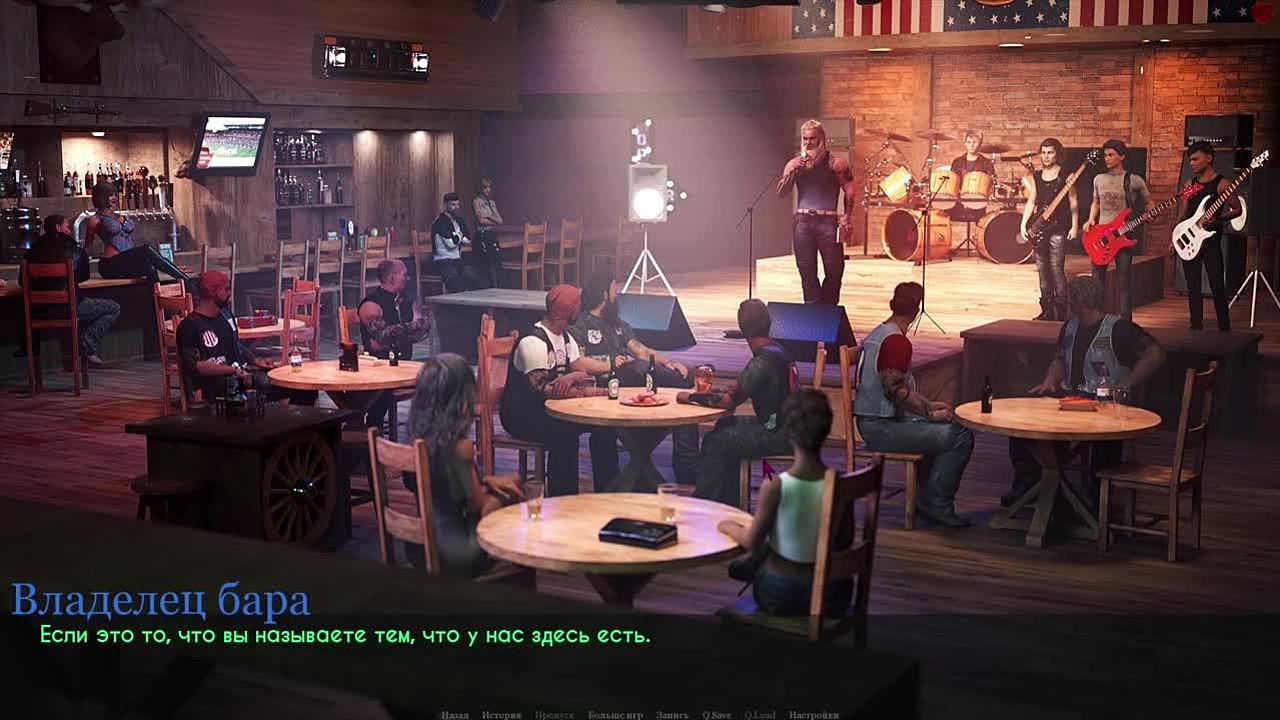Quick load with Q.Load
Screen dimensions: 1280x720
(760, 715)
